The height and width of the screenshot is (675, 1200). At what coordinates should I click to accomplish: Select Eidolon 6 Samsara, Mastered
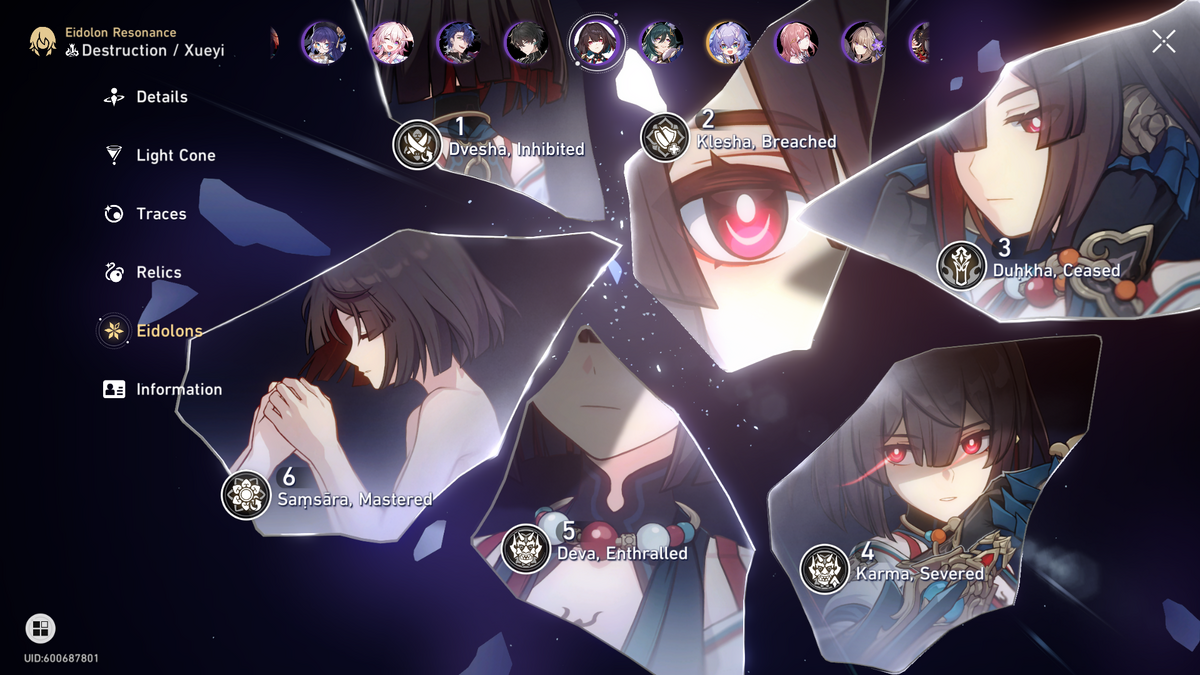(x=246, y=495)
